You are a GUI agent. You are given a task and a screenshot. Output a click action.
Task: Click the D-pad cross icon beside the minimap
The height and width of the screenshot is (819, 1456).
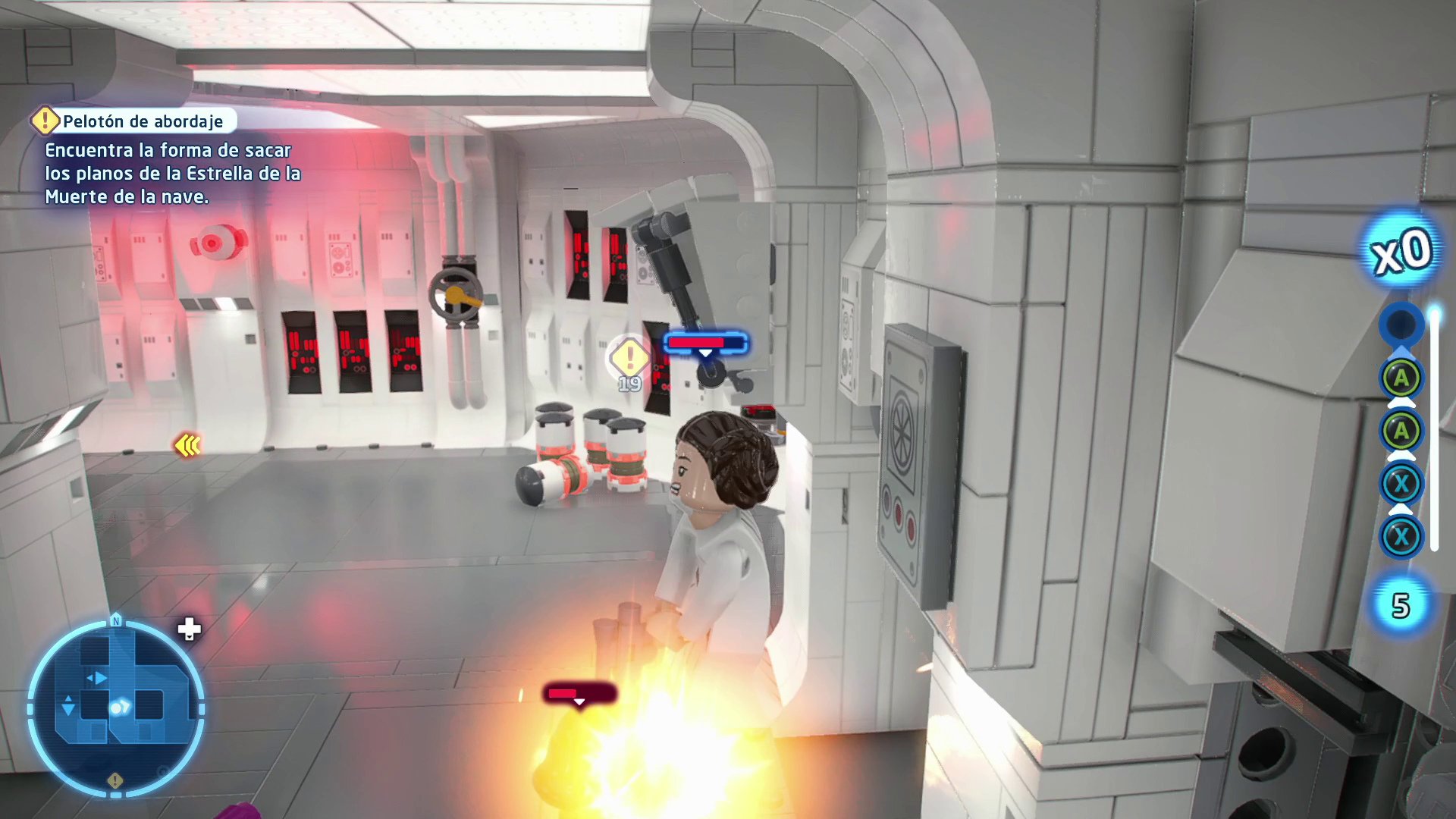[x=188, y=628]
